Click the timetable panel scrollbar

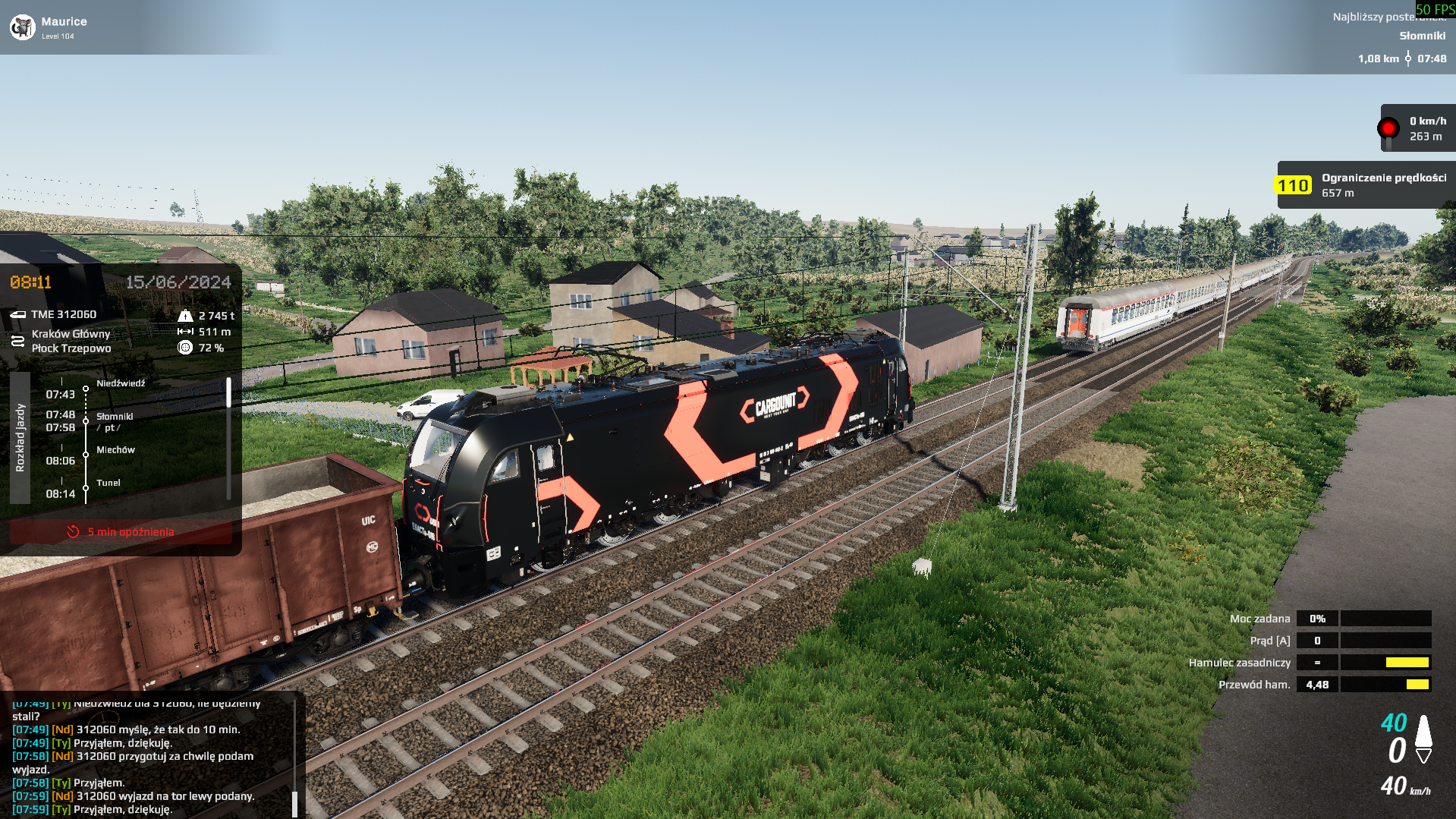(228, 393)
